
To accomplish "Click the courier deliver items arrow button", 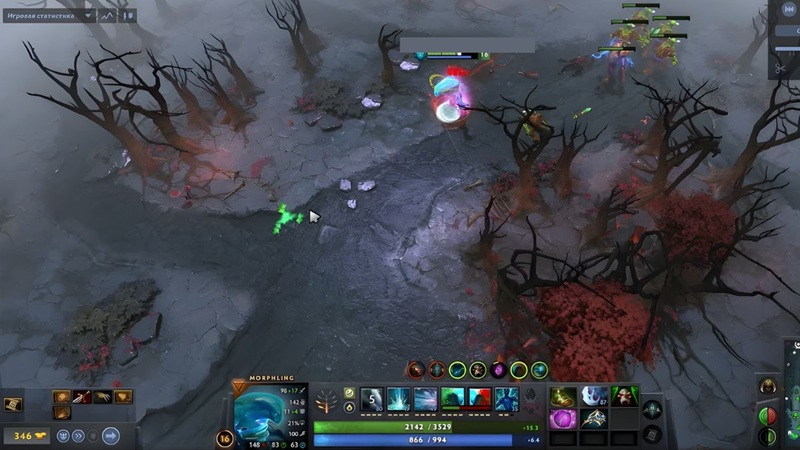I will pos(111,436).
